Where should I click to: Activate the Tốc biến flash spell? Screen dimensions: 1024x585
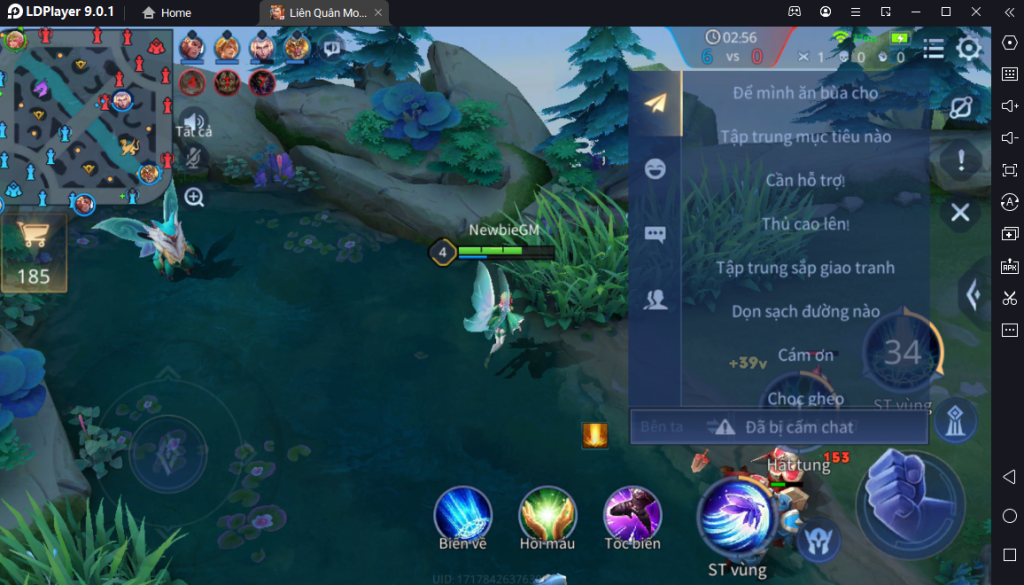point(632,516)
